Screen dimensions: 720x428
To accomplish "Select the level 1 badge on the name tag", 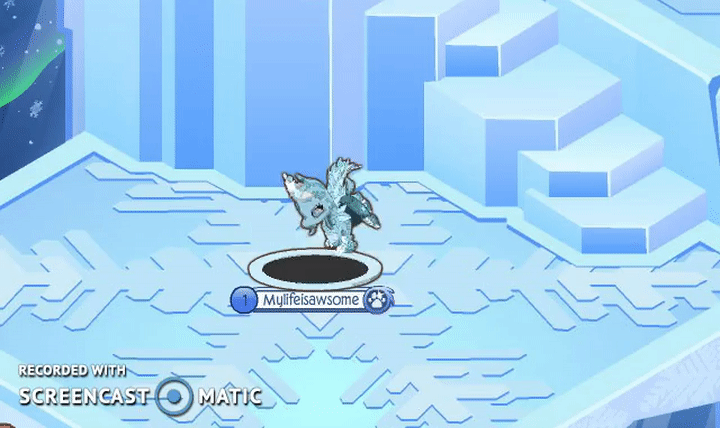I will [x=241, y=299].
